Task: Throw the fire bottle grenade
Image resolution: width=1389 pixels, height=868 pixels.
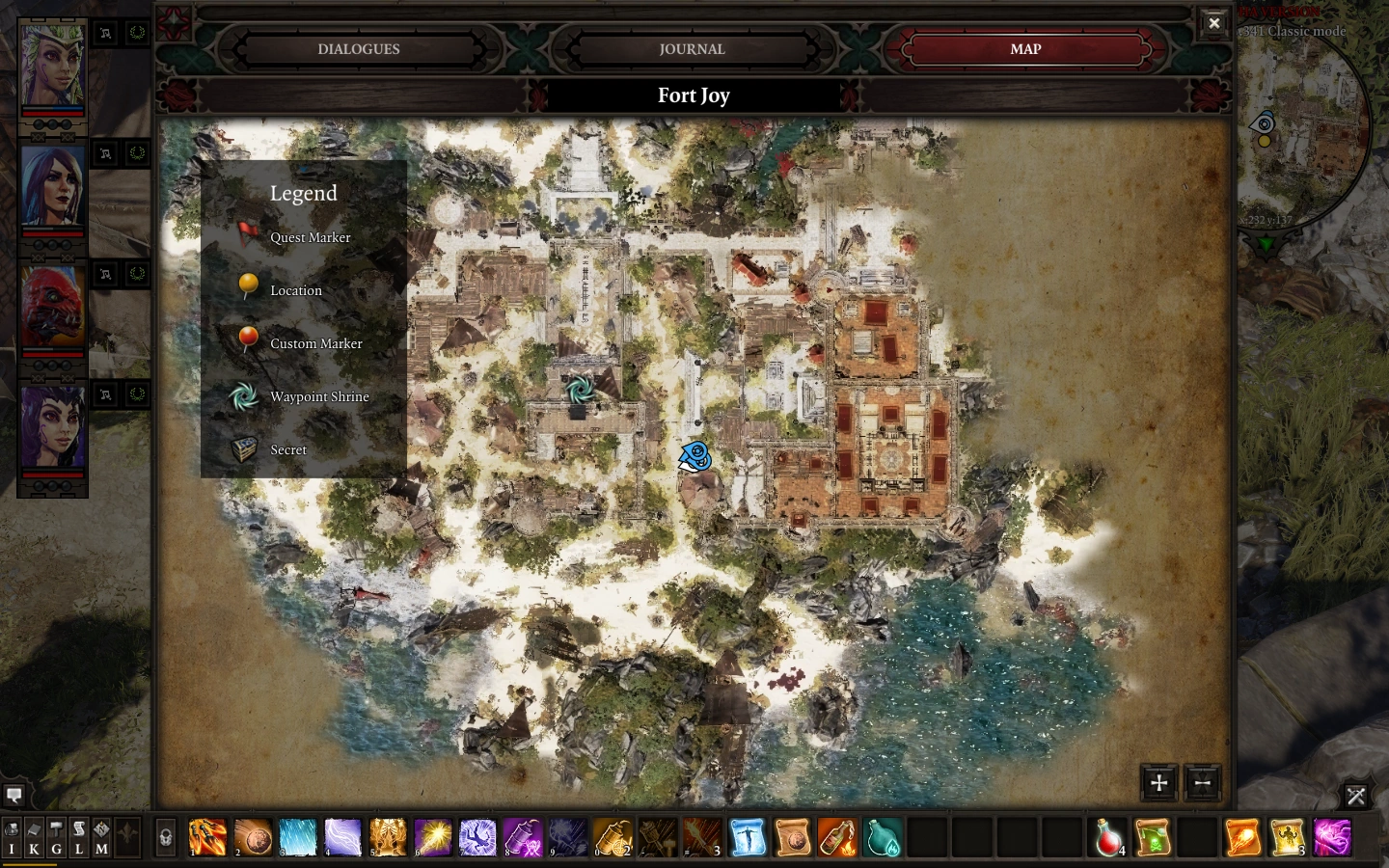Action: coord(836,837)
